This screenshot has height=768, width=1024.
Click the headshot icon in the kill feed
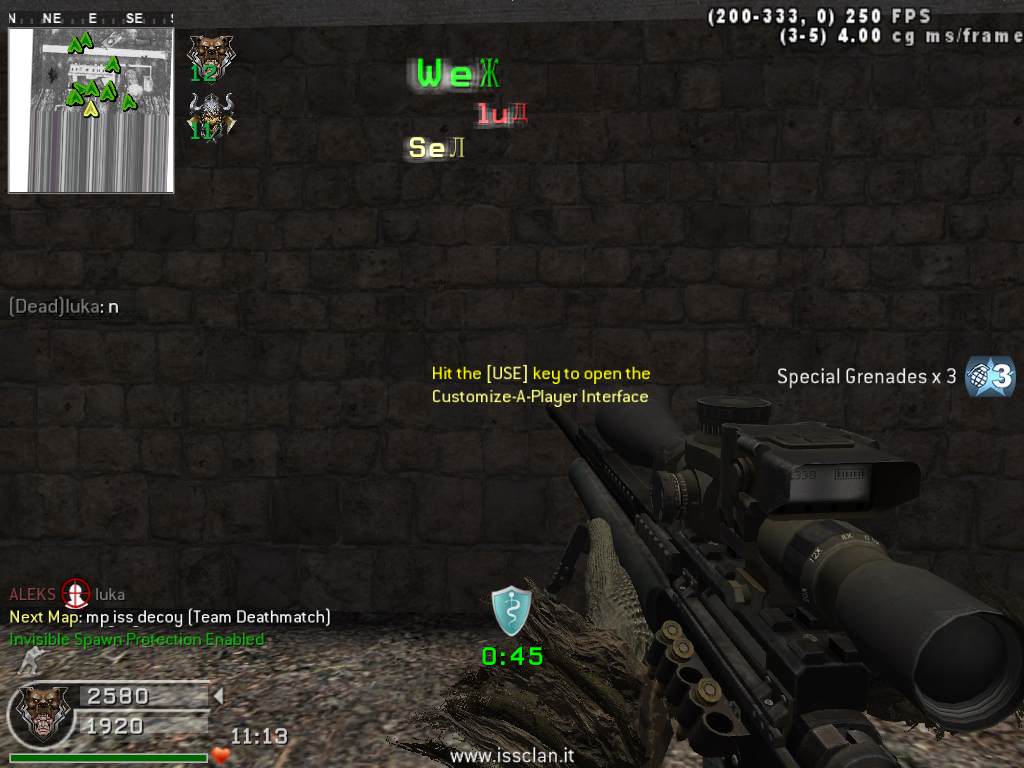click(75, 594)
